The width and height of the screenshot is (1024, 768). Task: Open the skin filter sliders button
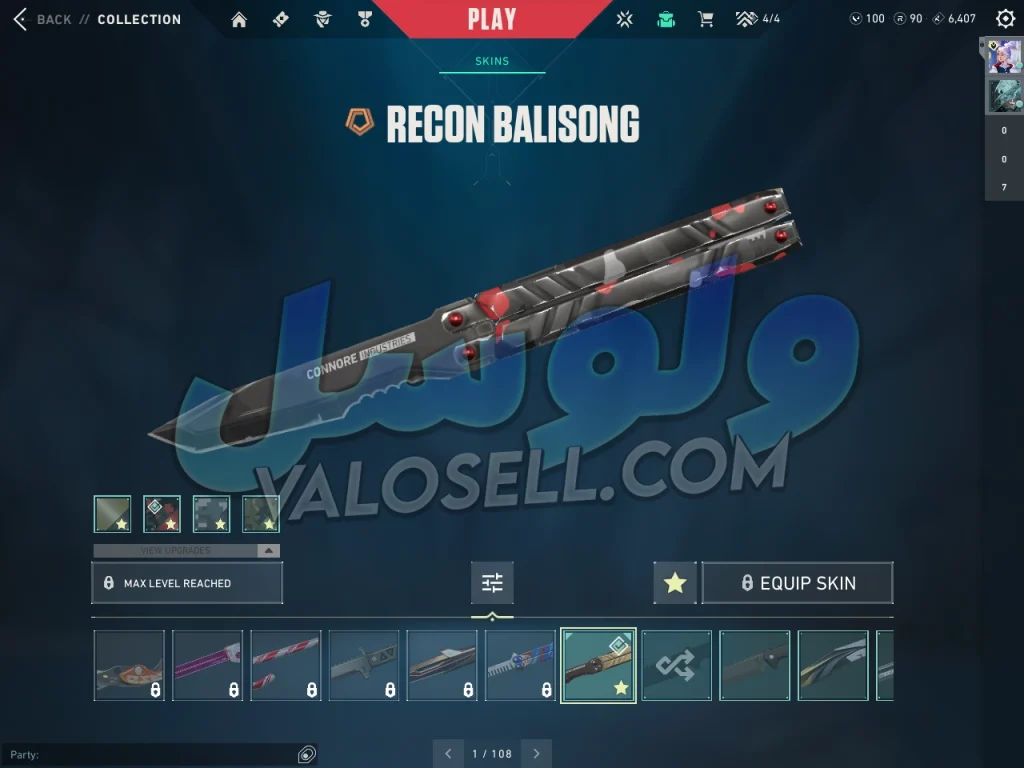[x=492, y=583]
